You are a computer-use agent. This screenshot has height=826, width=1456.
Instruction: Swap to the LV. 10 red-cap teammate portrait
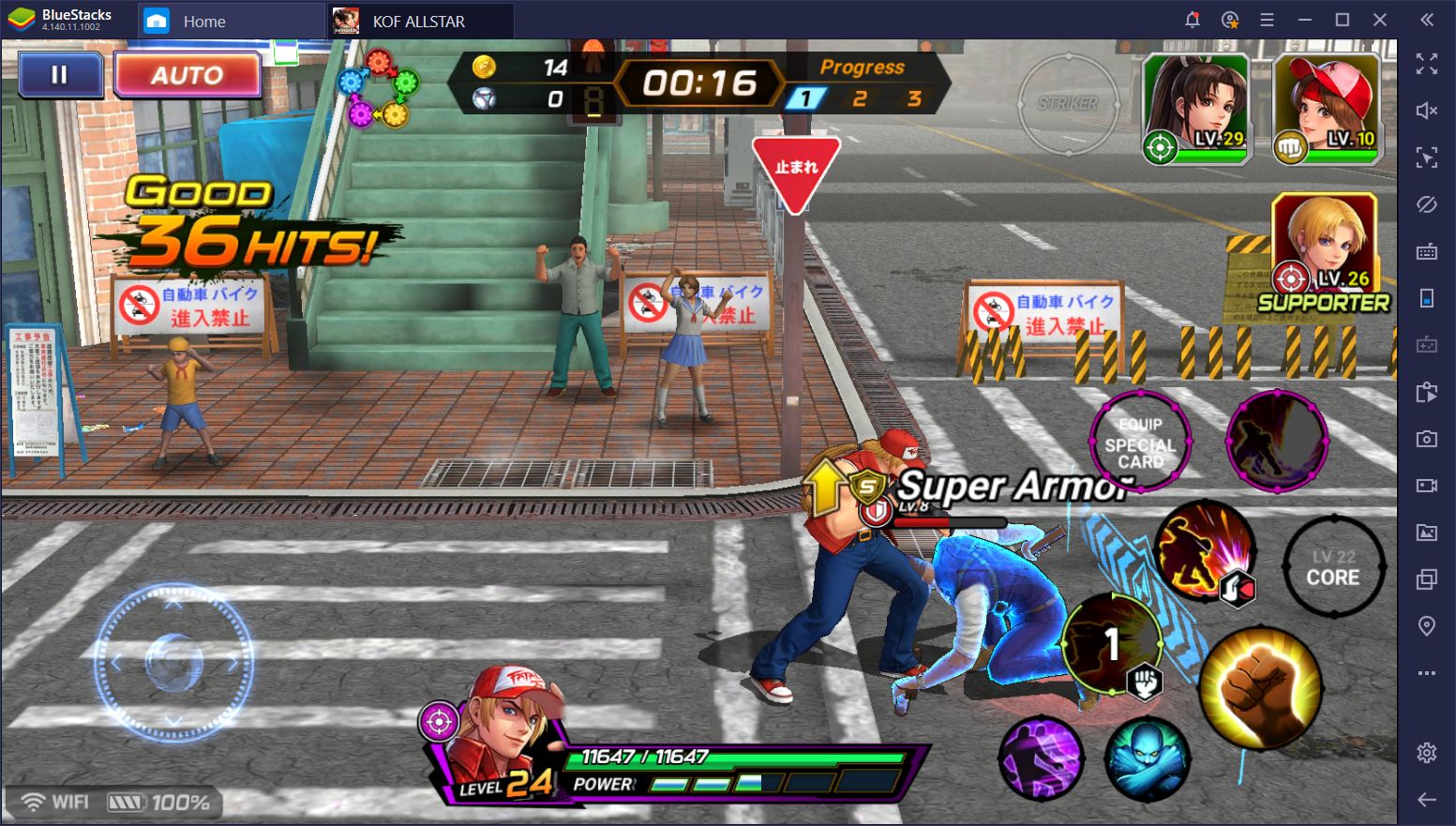pos(1327,108)
